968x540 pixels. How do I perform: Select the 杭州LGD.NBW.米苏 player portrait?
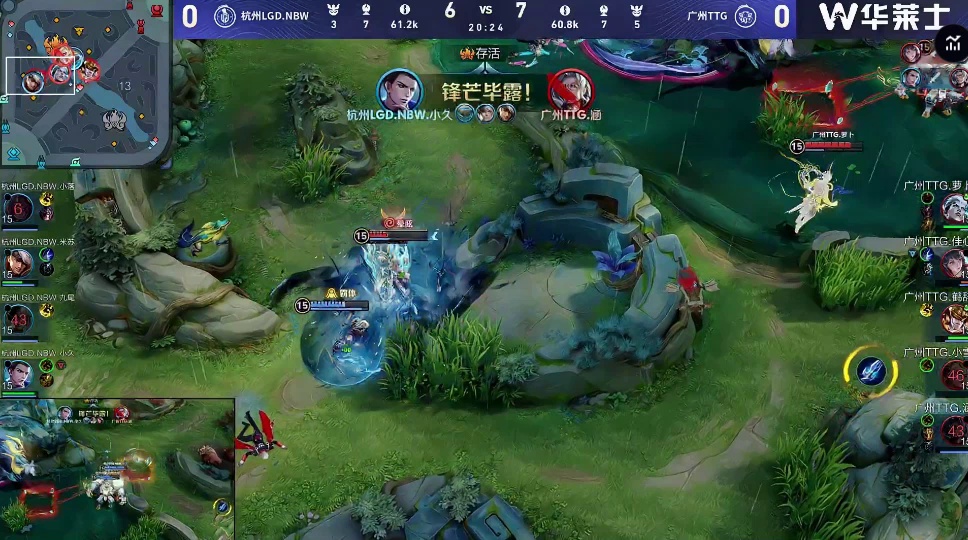(18, 263)
